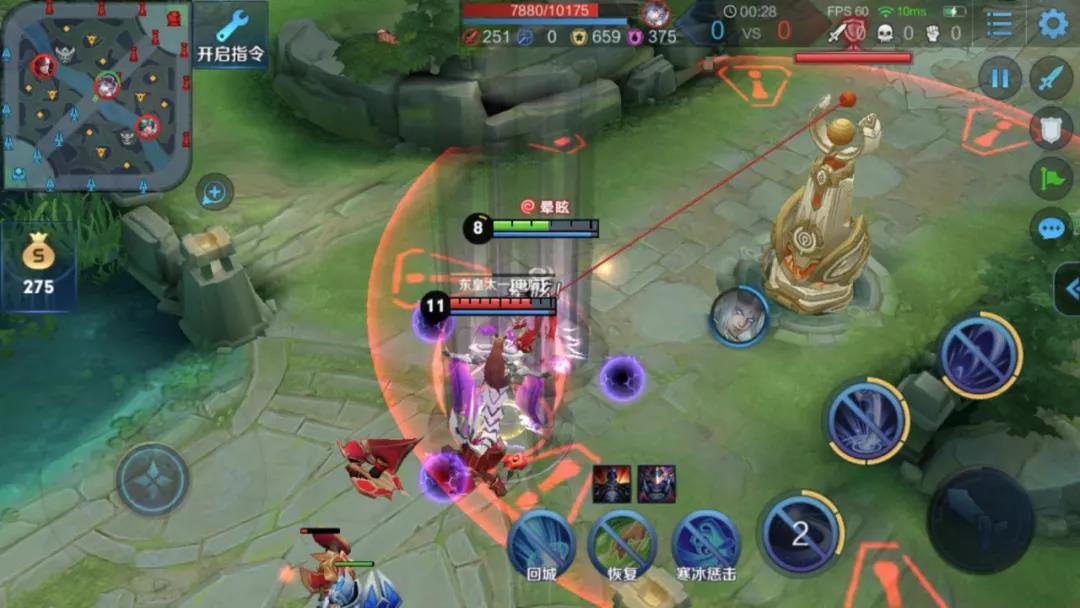Open the gear settings menu
Viewport: 1080px width, 608px height.
tap(1053, 24)
